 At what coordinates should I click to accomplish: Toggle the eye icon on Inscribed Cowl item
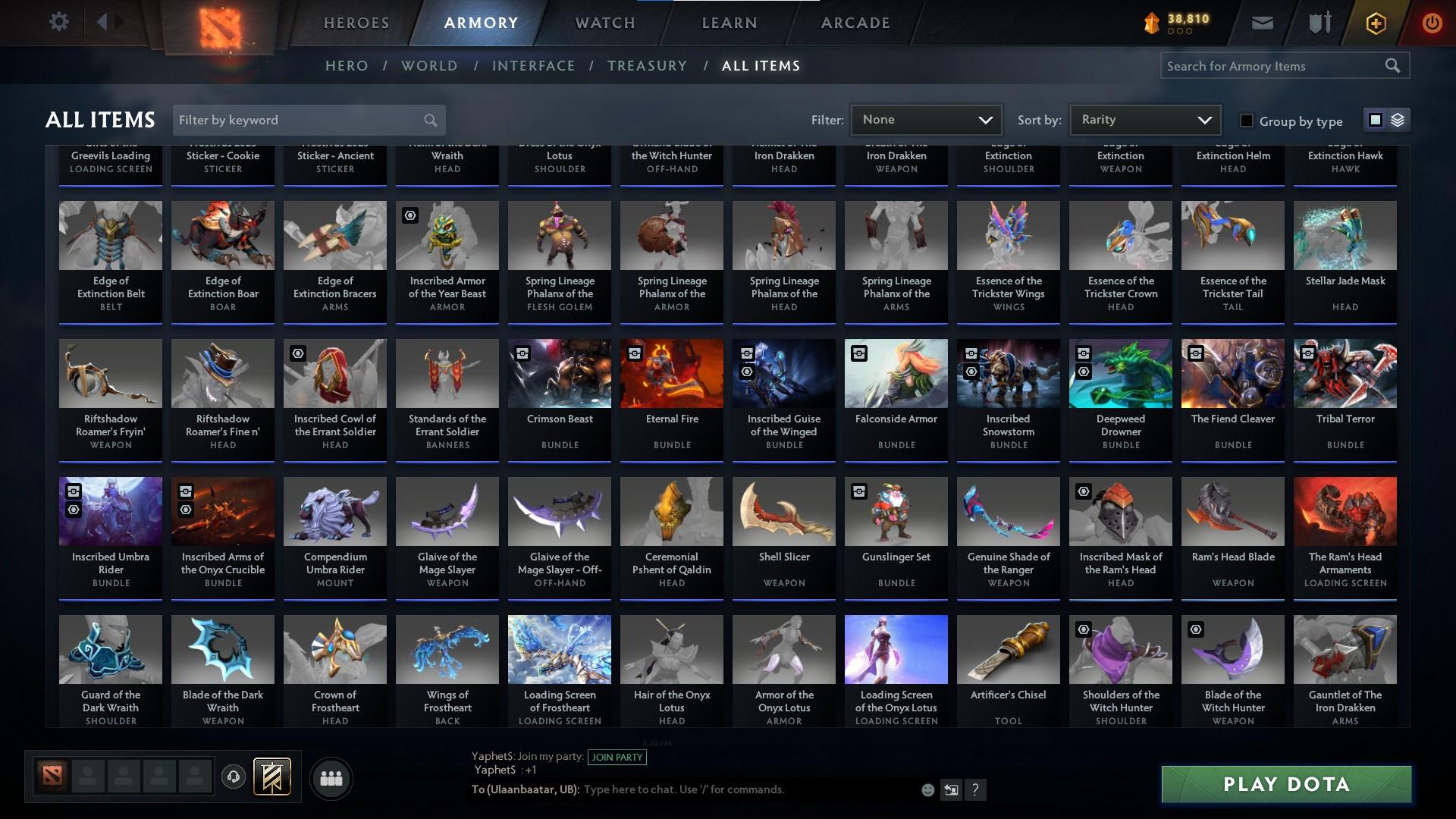[297, 353]
